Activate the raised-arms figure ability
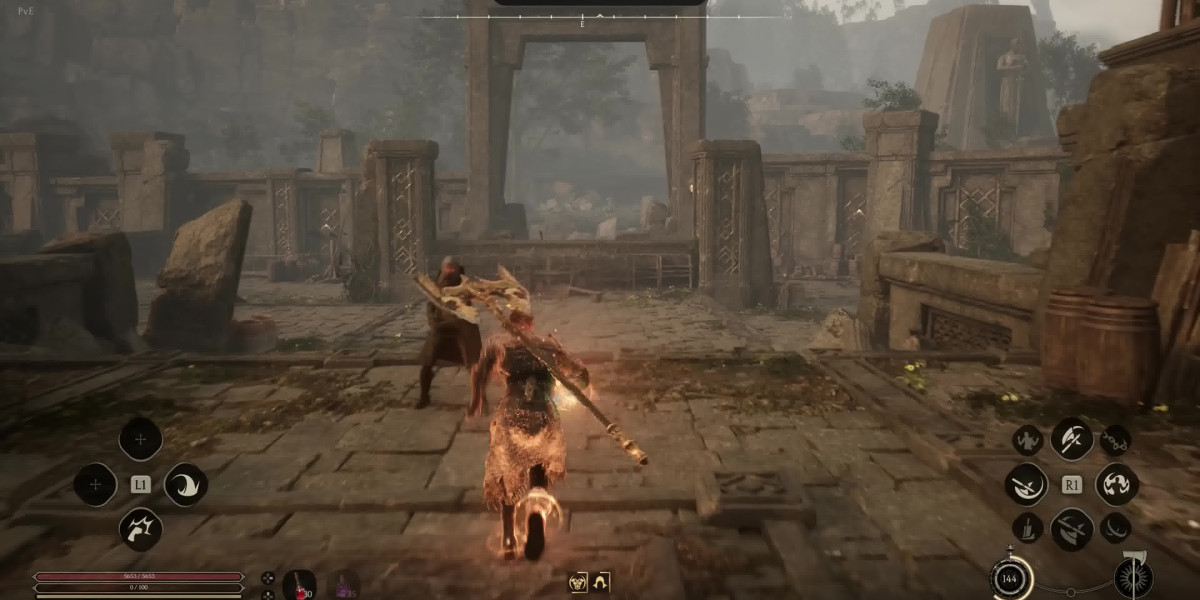Screen dimensions: 1200x600 pos(1027,440)
